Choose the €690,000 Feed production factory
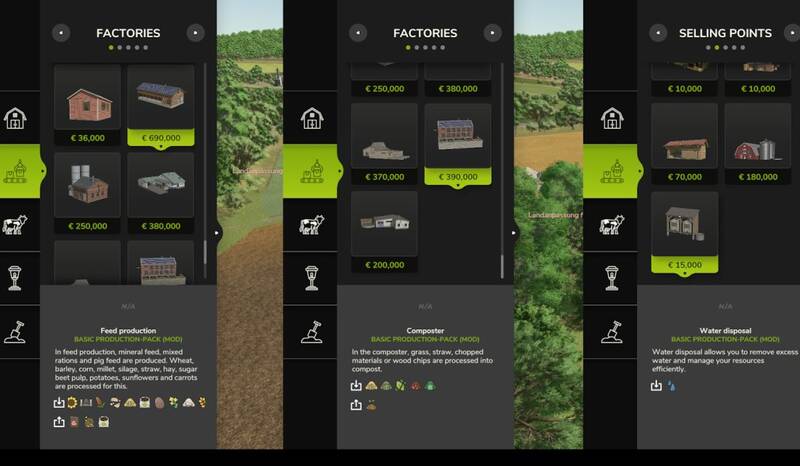This screenshot has height=466, width=800. click(x=161, y=104)
